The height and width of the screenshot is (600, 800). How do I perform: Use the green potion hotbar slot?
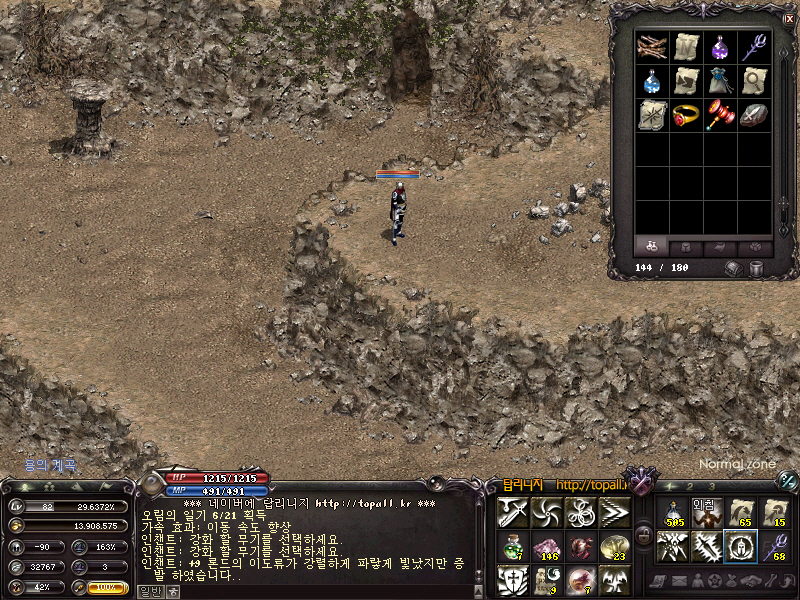point(512,546)
